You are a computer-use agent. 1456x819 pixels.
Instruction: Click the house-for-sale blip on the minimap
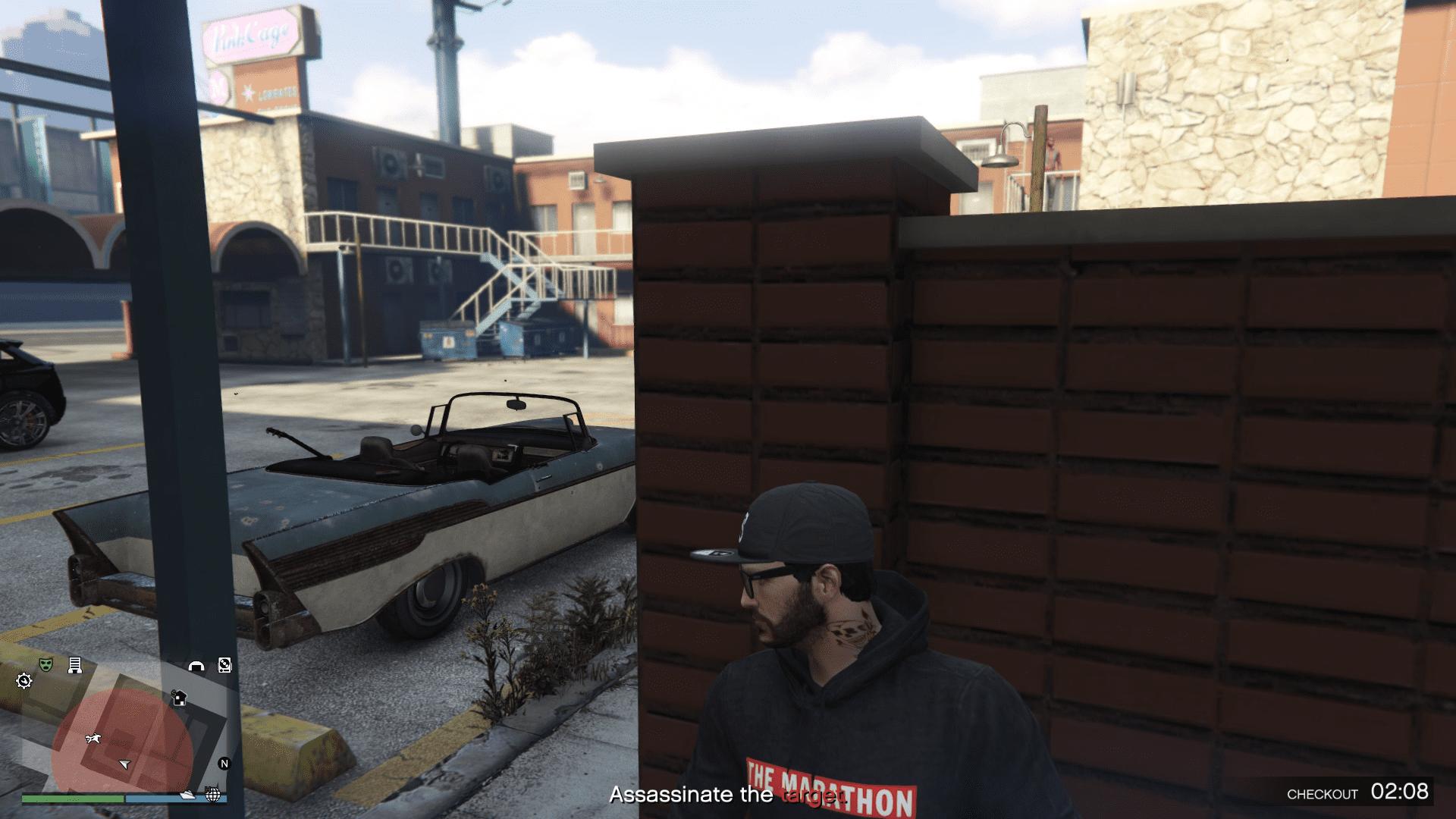tap(179, 698)
